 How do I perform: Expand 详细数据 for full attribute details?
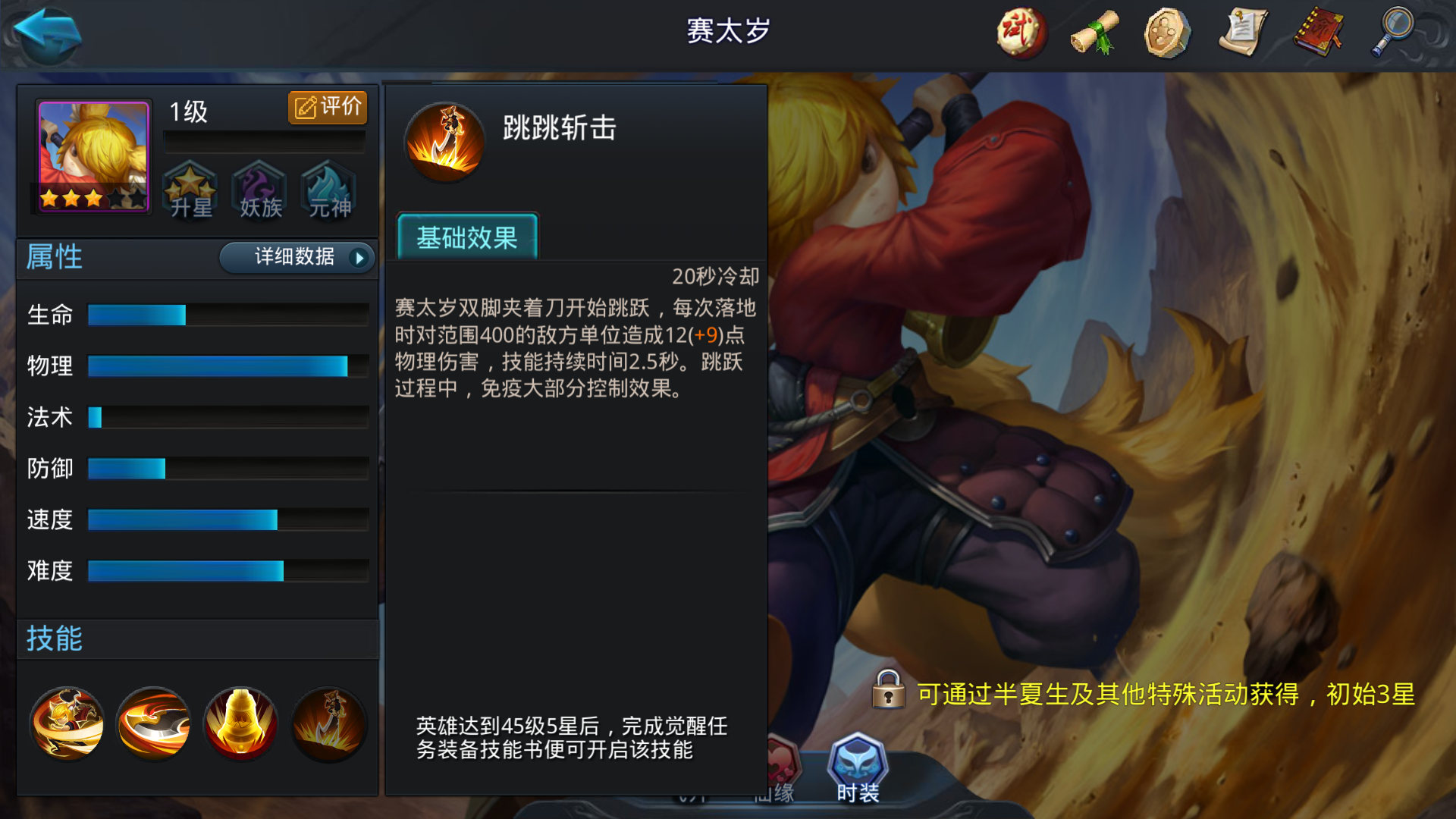coord(296,258)
